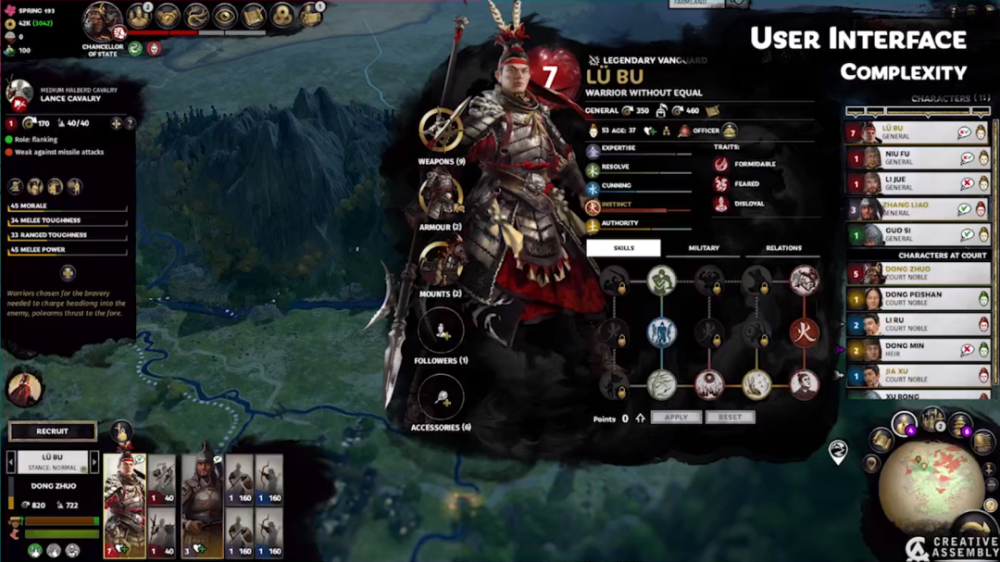1000x562 pixels.
Task: Switch to the Military tab
Action: 704,248
